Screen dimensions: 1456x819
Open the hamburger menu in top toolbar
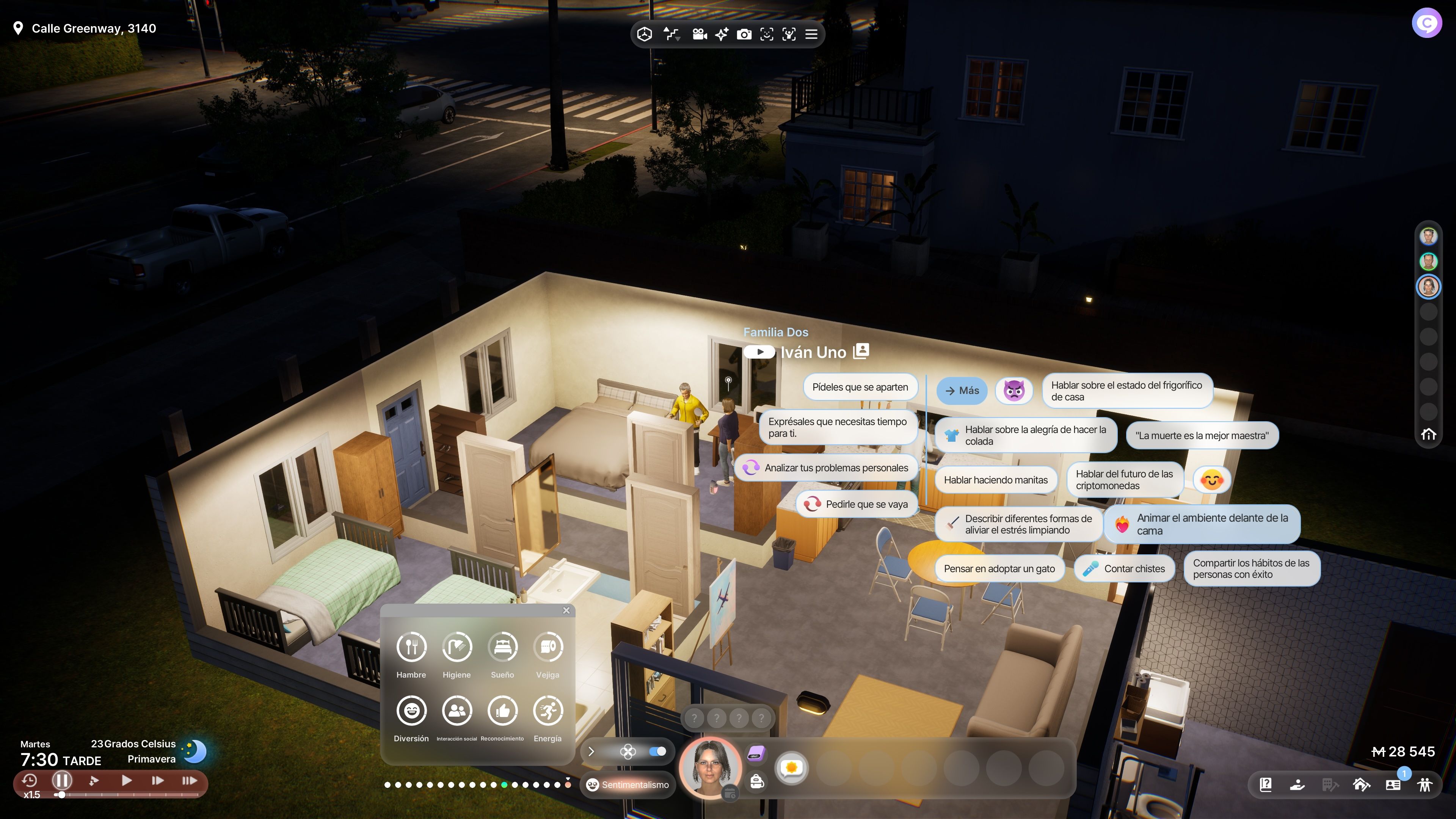[811, 35]
